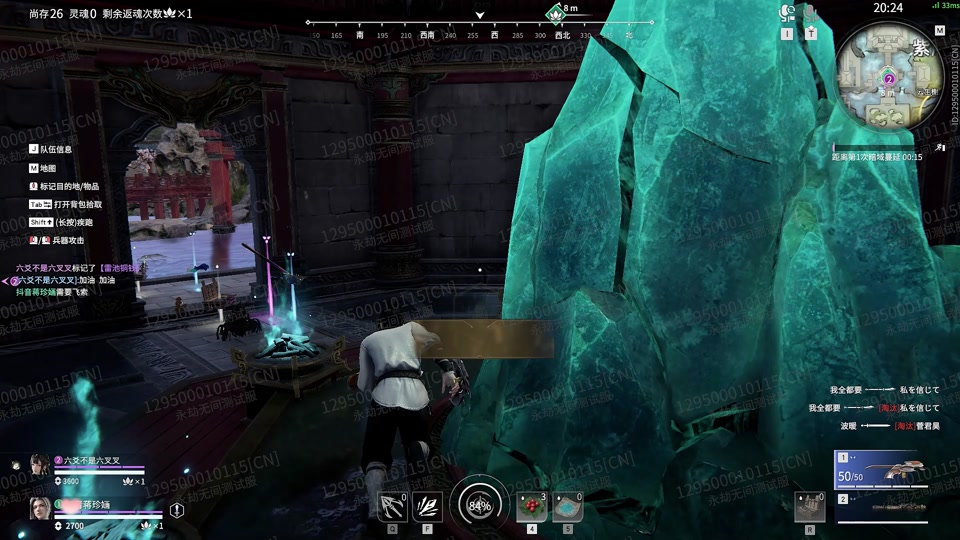Viewport: 960px width, 540px height.
Task: Use the red berries healing item
Action: click(531, 507)
